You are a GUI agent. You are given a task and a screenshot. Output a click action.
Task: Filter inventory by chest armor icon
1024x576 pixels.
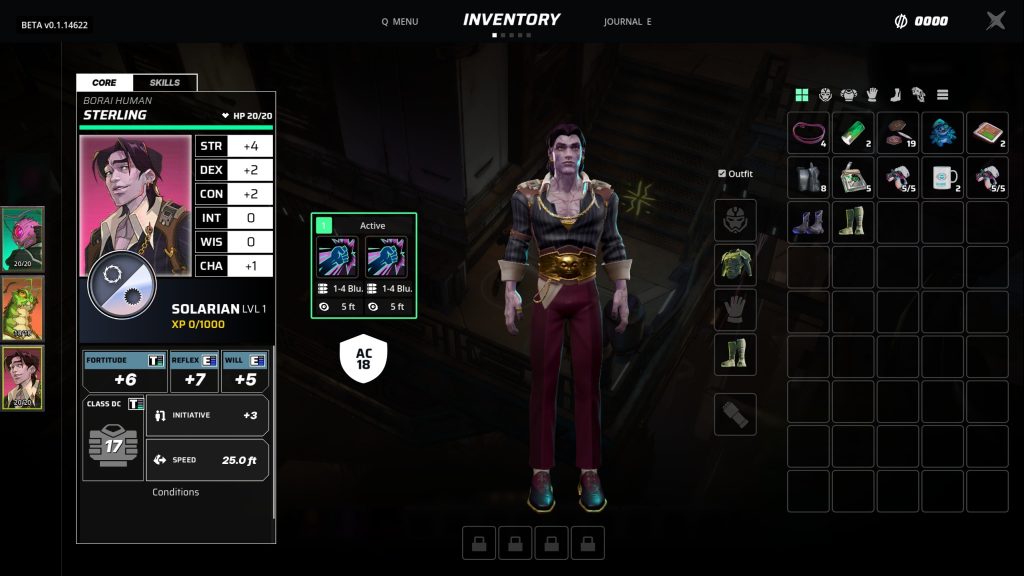click(848, 95)
